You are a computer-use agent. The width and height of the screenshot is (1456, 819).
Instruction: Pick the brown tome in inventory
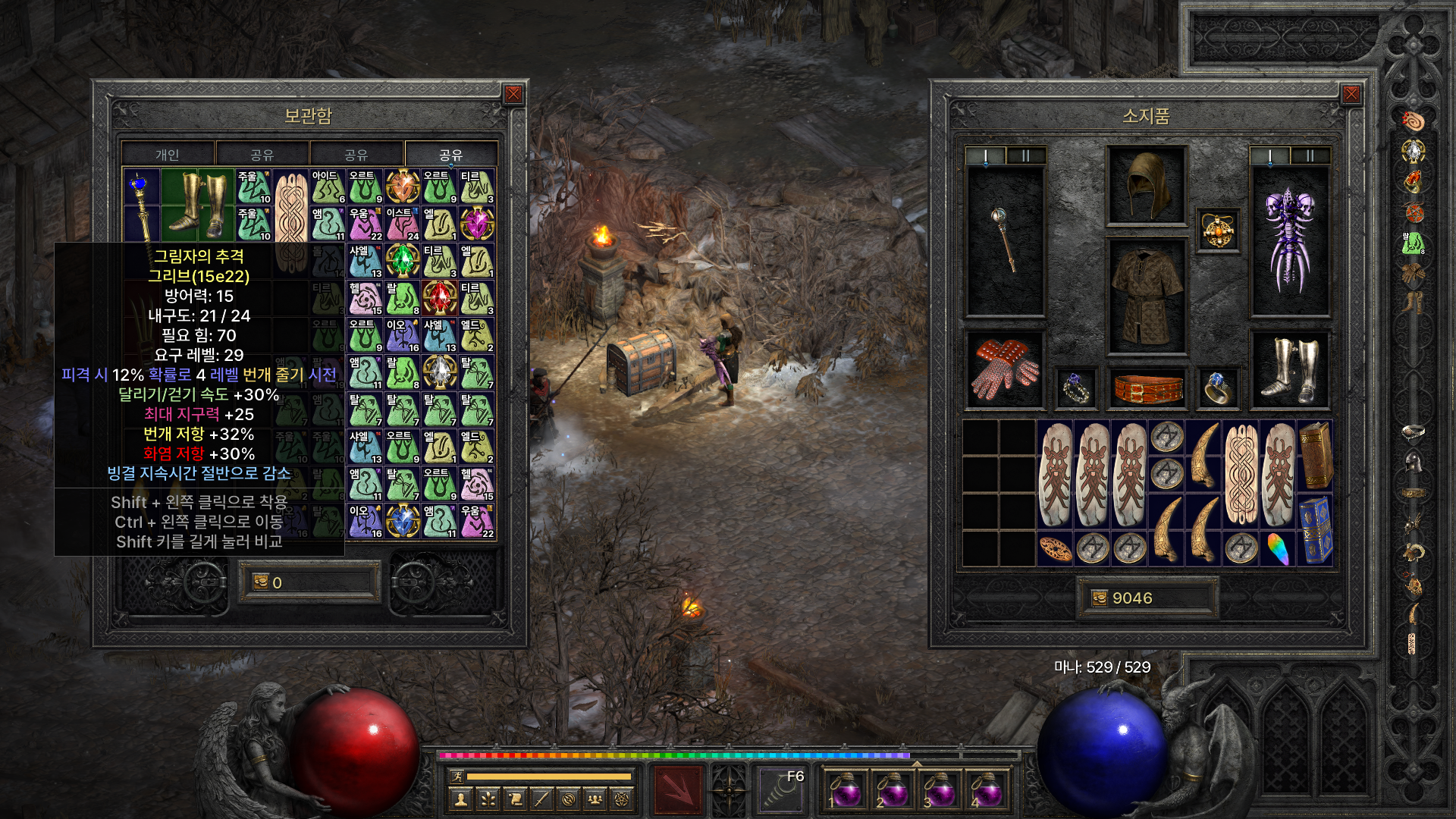tap(1316, 455)
